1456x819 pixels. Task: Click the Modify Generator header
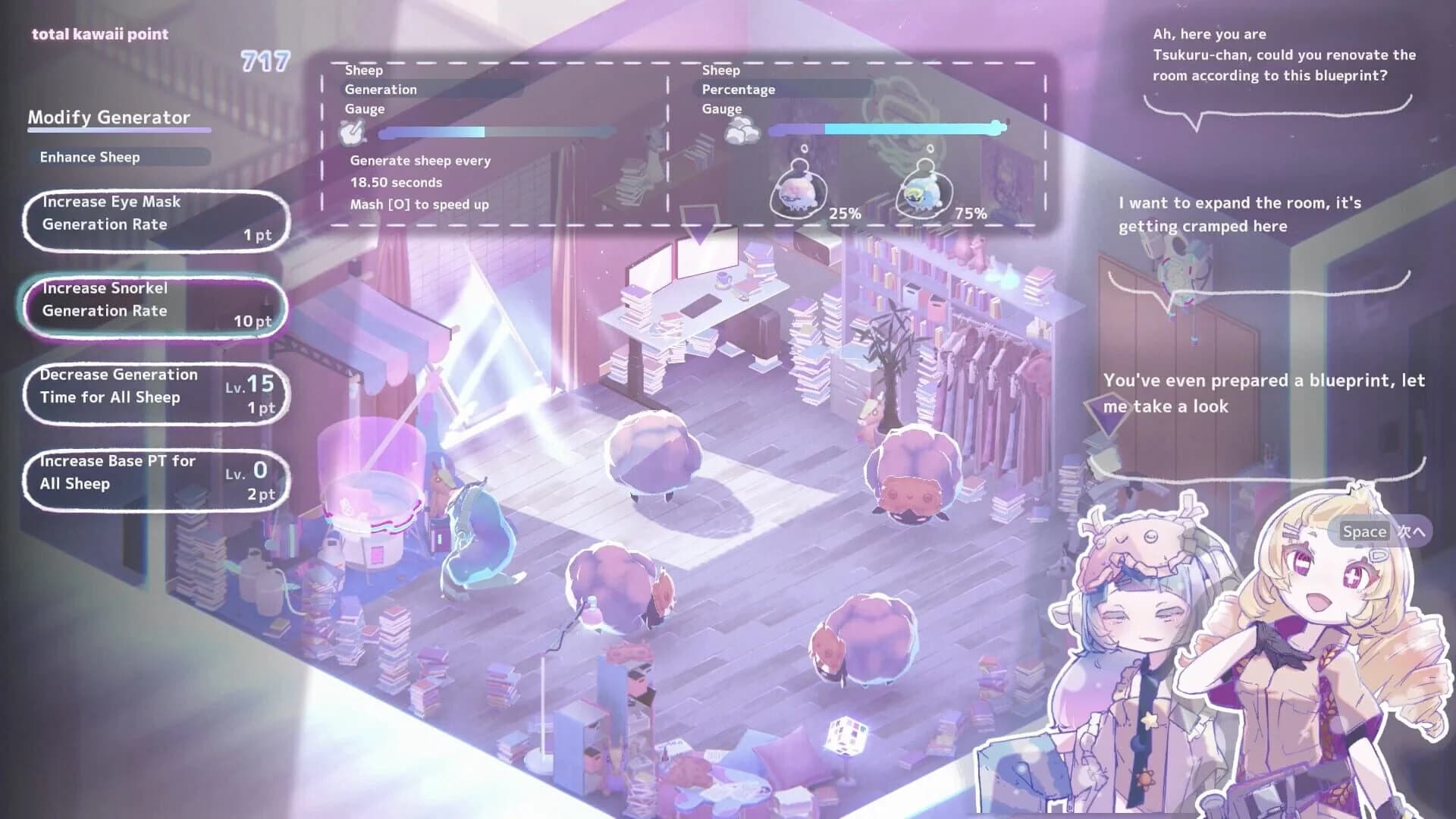click(x=108, y=118)
